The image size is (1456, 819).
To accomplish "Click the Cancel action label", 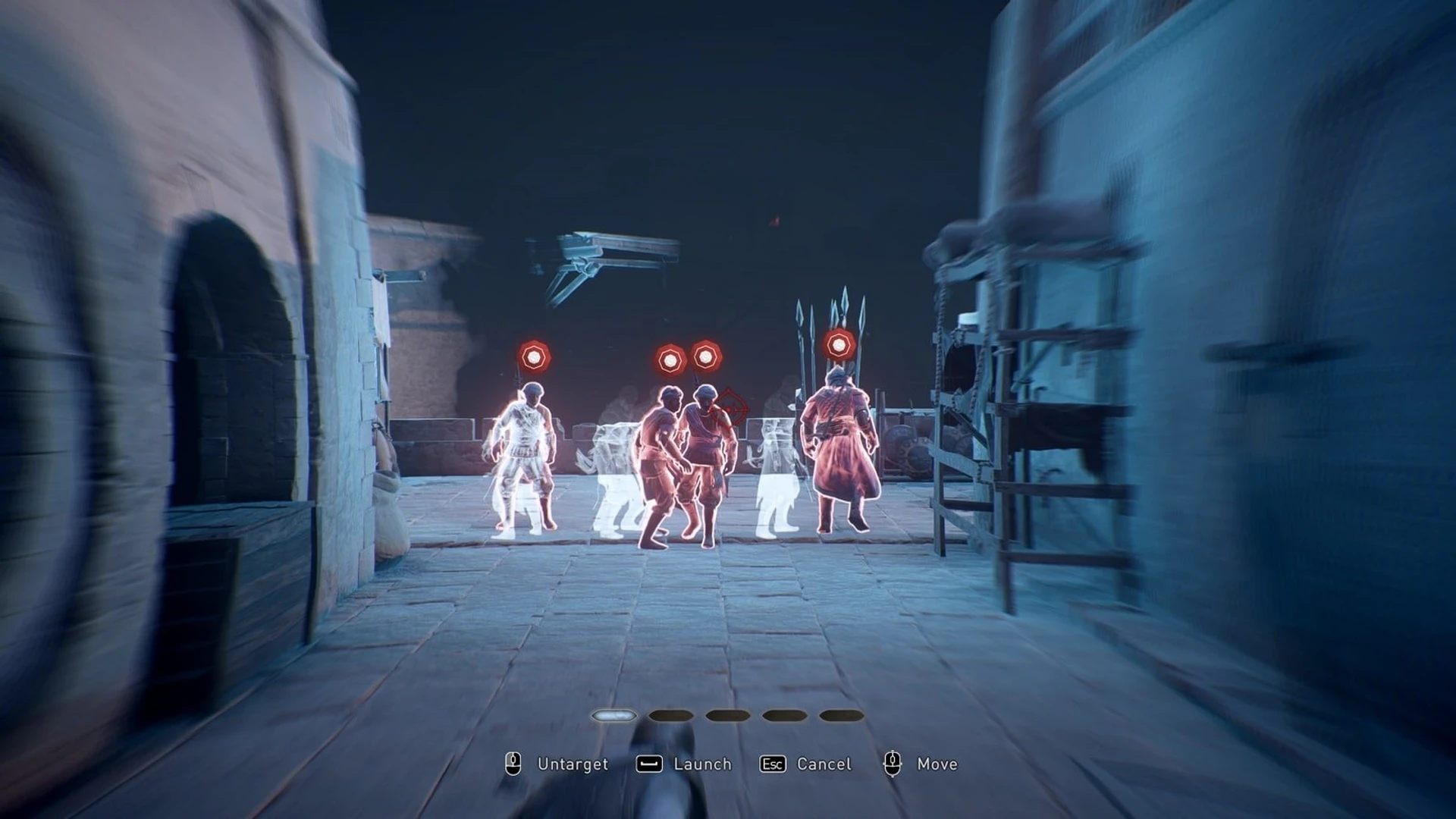I will (824, 764).
